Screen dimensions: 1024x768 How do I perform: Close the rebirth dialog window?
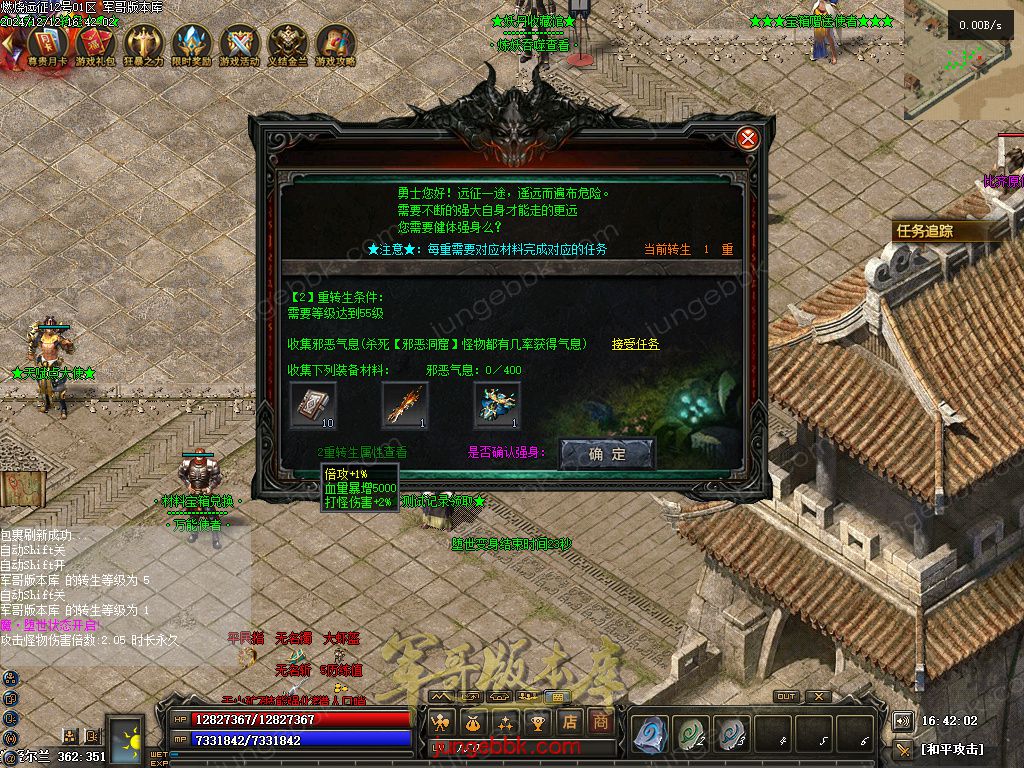(x=747, y=138)
